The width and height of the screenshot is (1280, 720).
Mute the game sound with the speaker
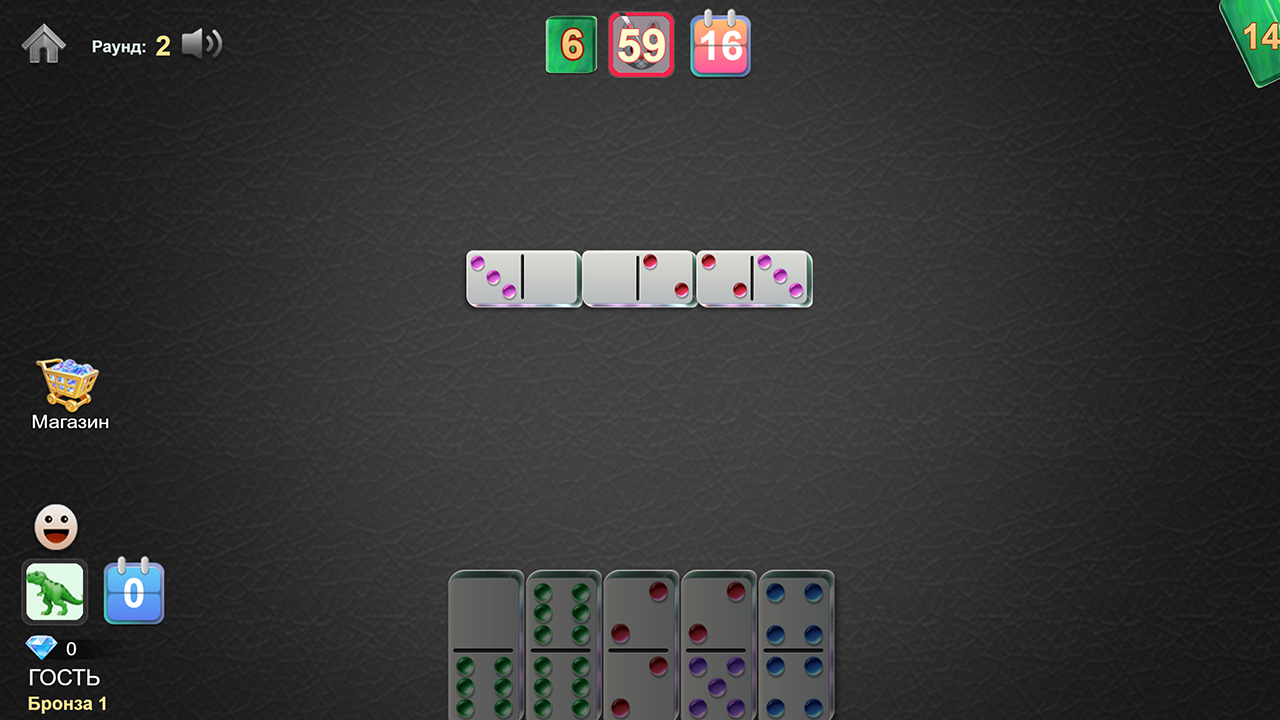tap(203, 43)
